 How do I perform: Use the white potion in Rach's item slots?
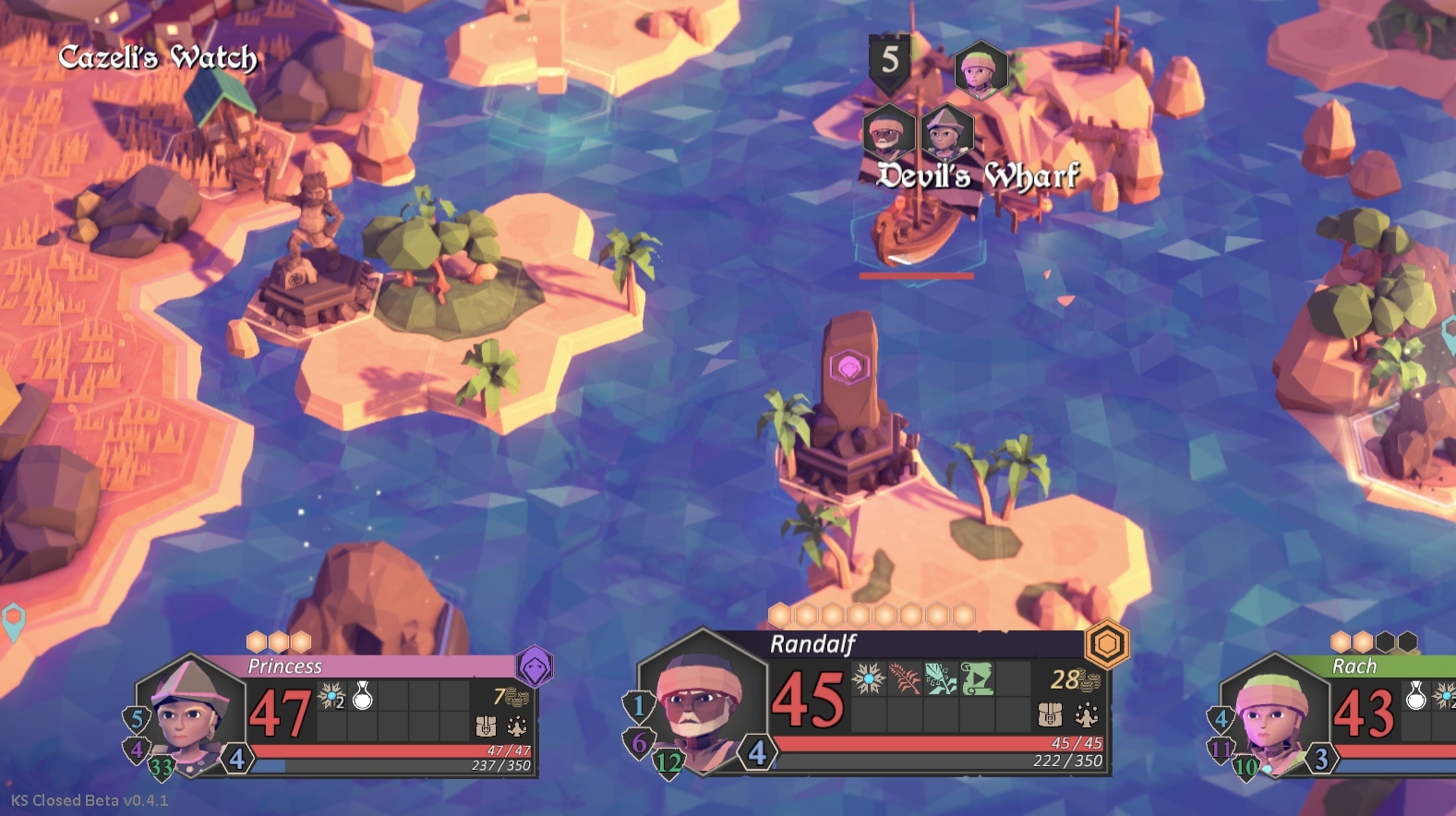(x=1415, y=696)
